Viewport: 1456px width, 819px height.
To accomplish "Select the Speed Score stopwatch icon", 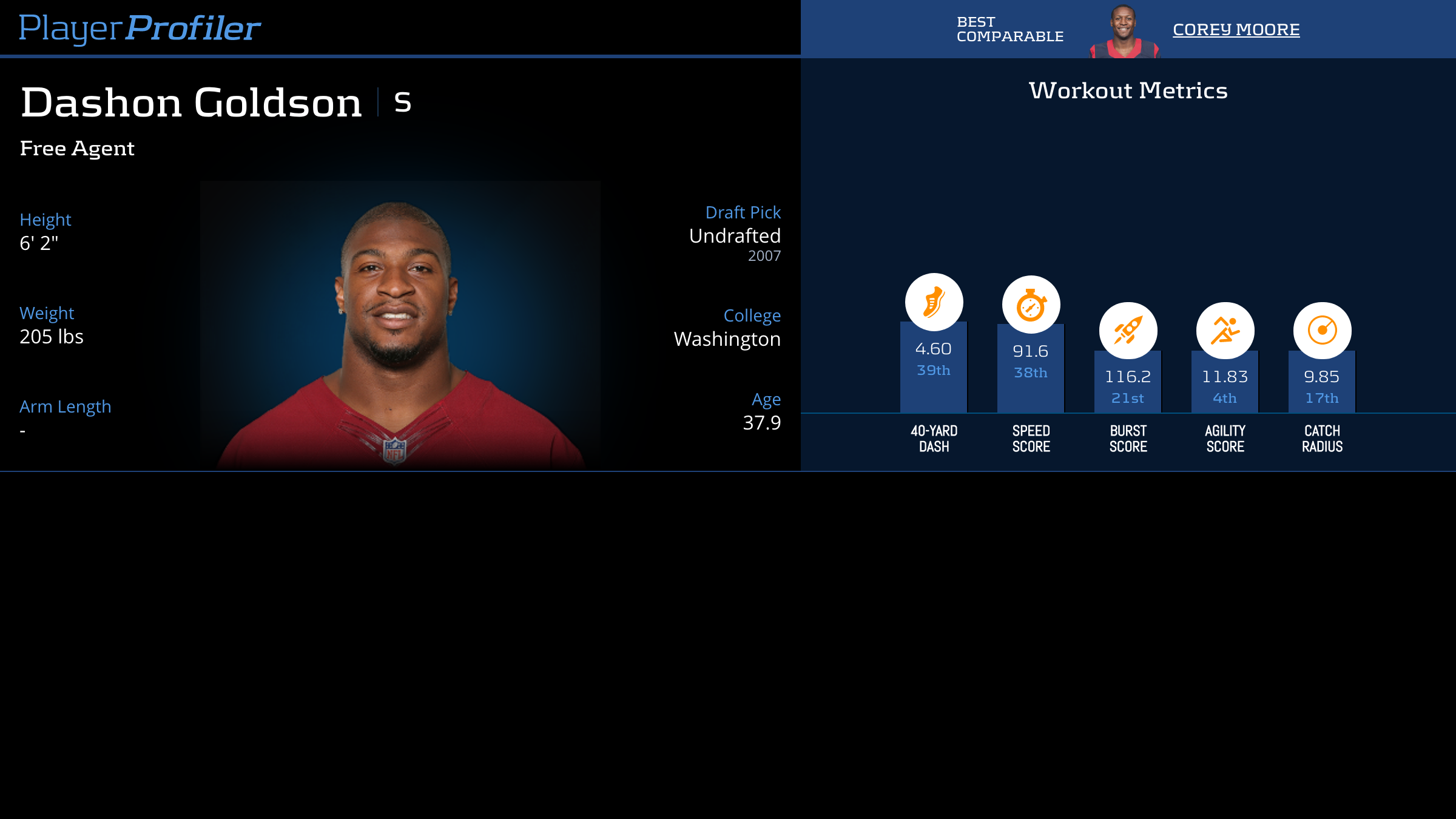I will (x=1031, y=305).
